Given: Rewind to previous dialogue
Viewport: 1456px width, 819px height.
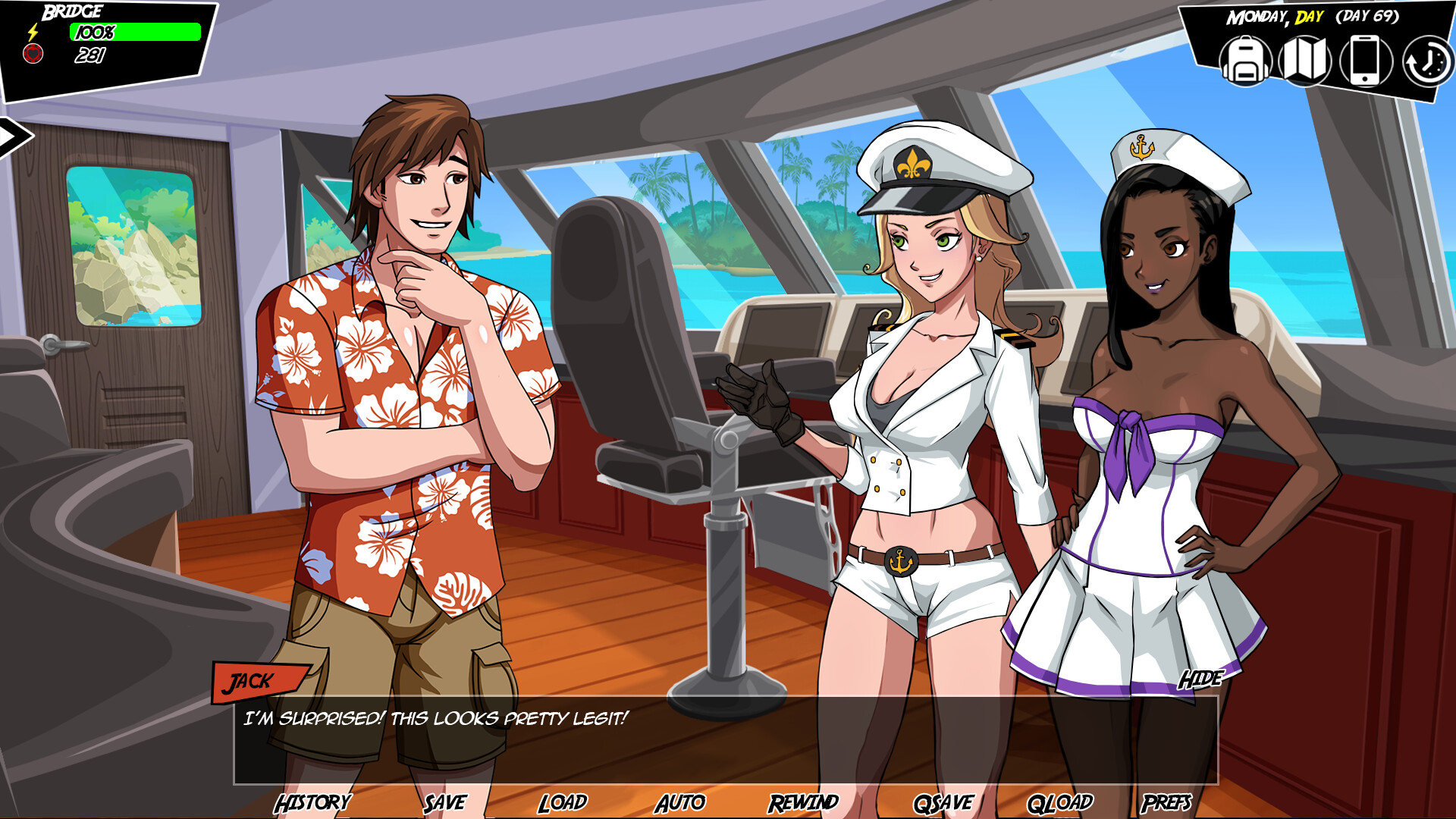Looking at the screenshot, I should click(804, 801).
